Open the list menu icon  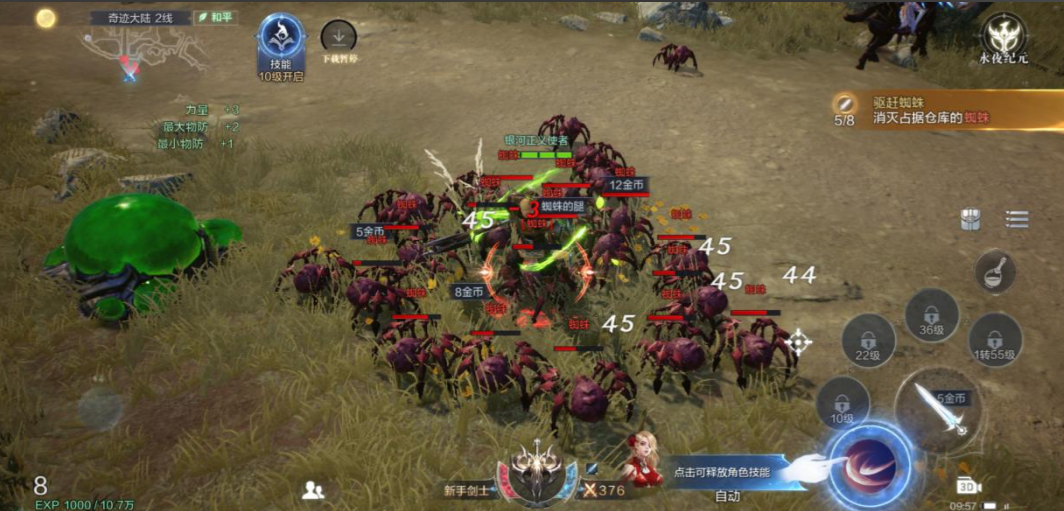pyautogui.click(x=1017, y=220)
